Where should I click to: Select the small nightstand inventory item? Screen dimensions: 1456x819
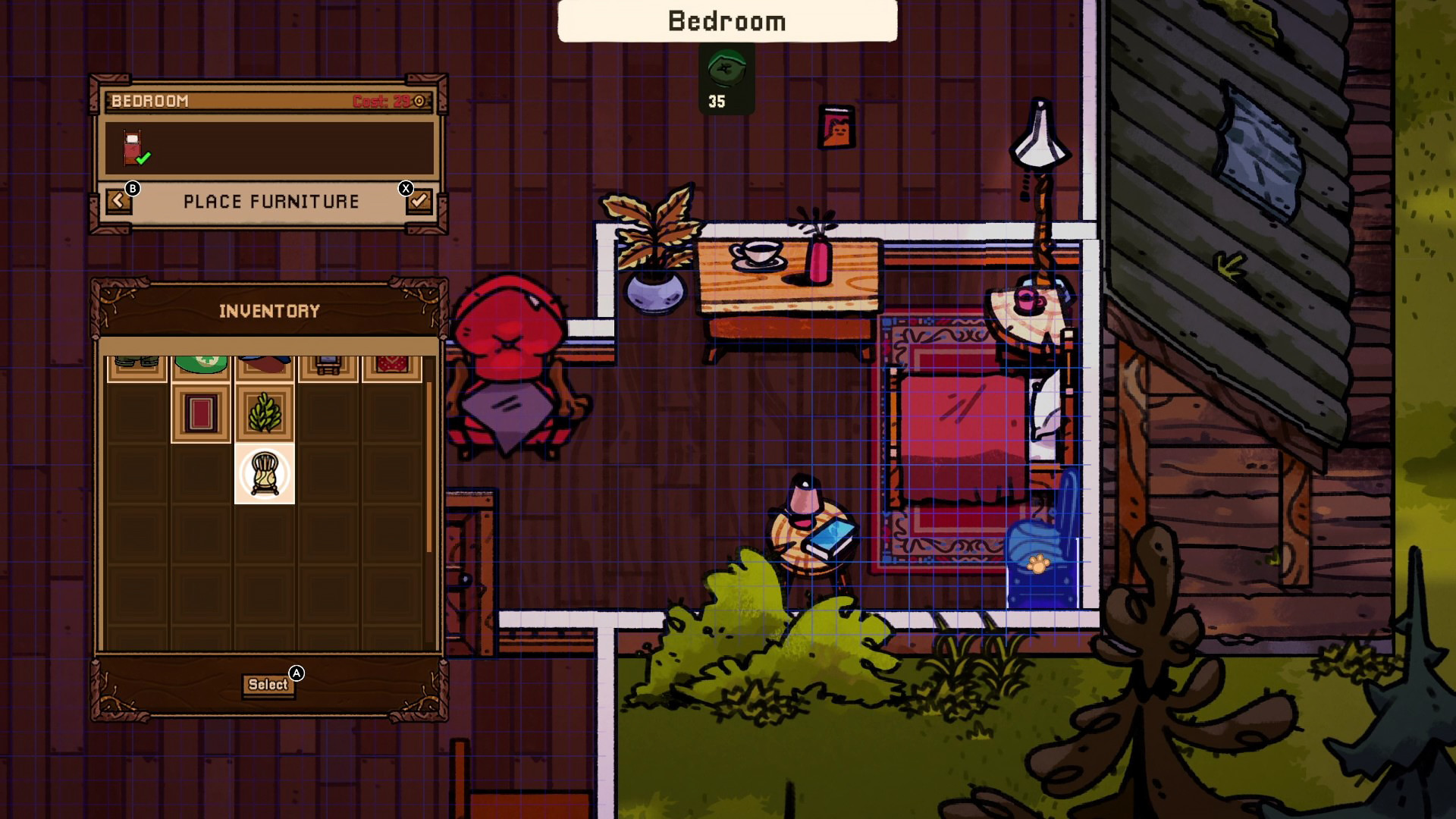point(328,362)
